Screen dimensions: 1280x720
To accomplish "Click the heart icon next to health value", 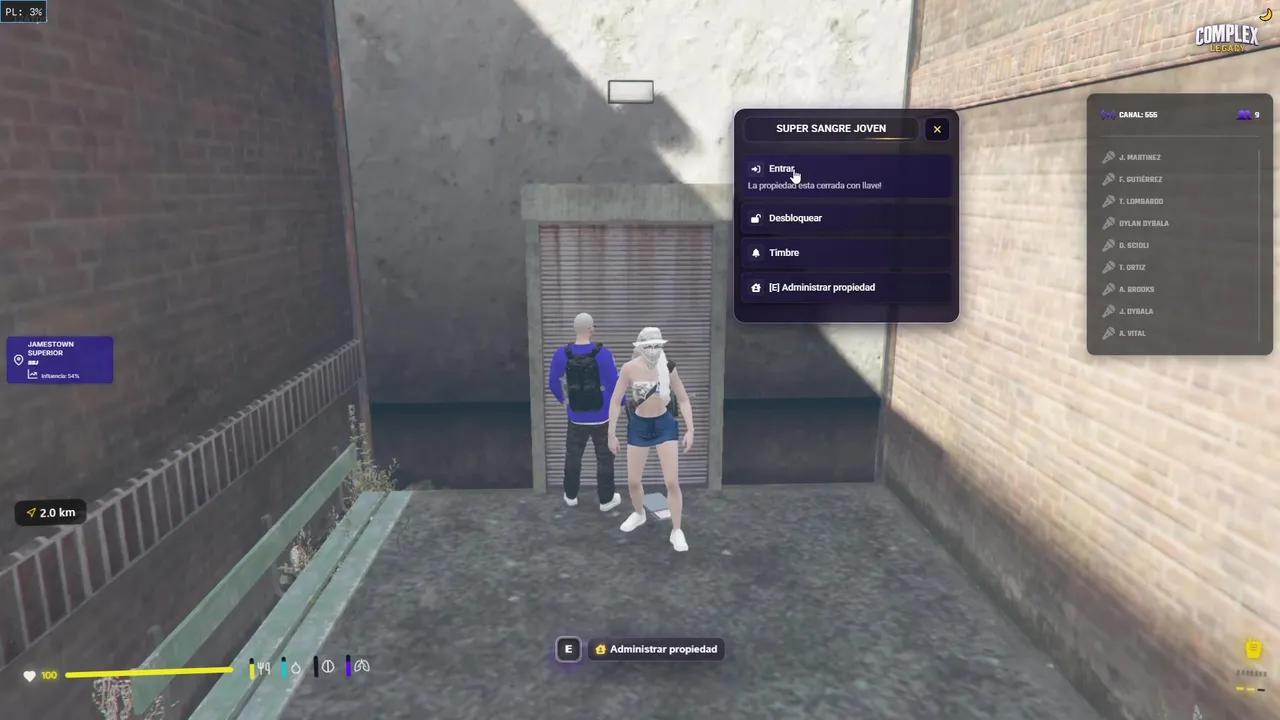I will pos(29,675).
